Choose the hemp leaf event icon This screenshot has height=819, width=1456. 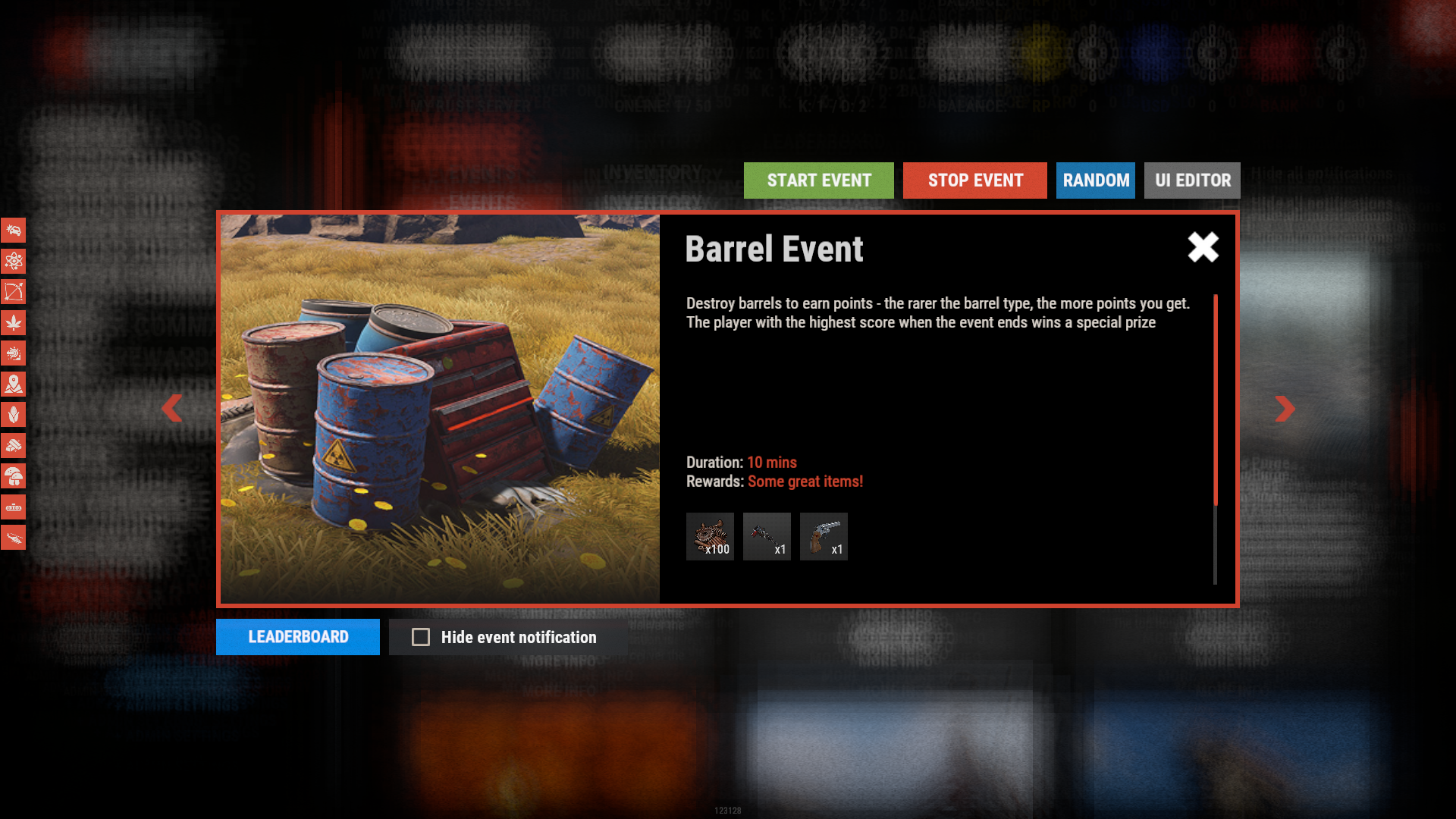click(14, 323)
